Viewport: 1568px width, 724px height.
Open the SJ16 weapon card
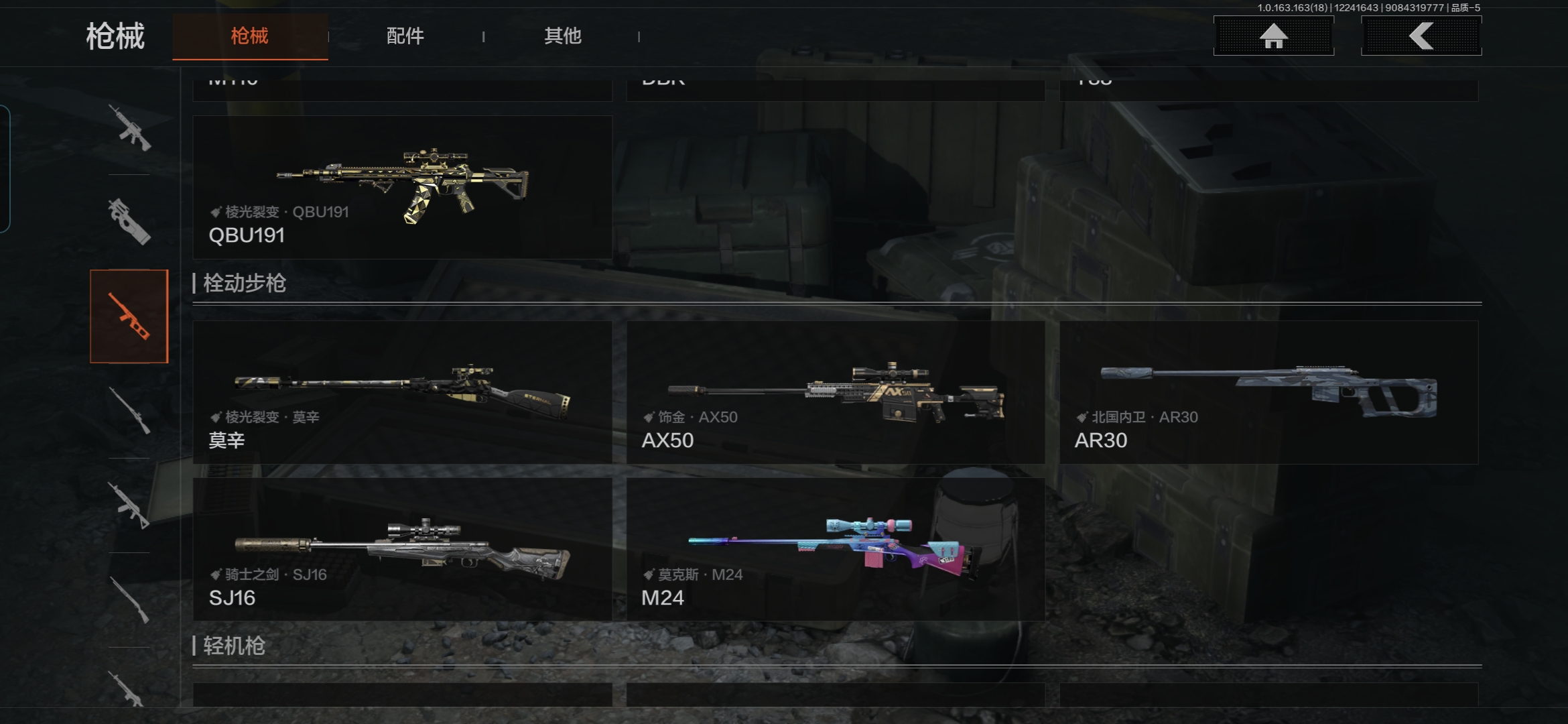[402, 549]
